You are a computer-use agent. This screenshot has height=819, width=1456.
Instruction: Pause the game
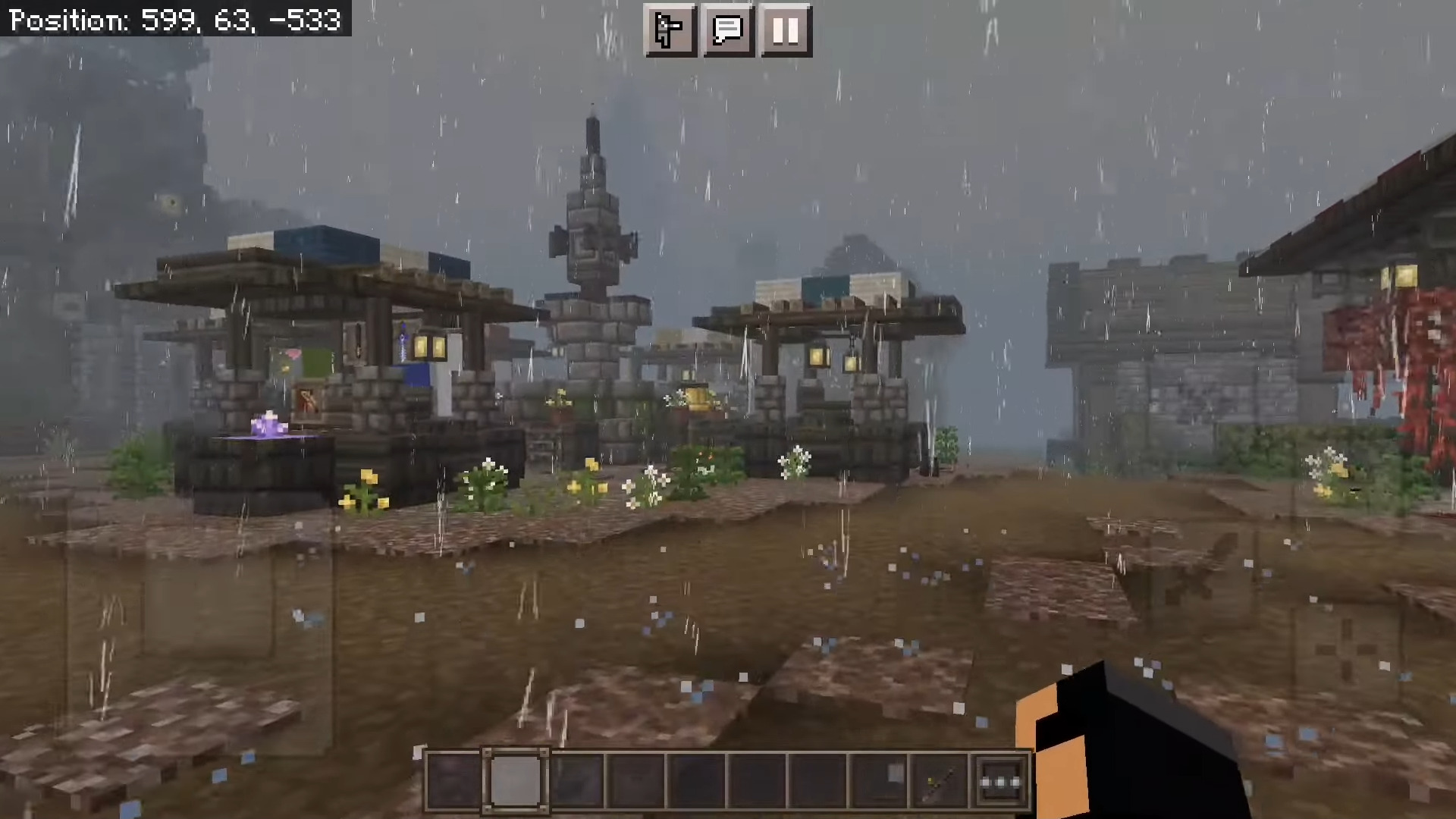[x=786, y=30]
